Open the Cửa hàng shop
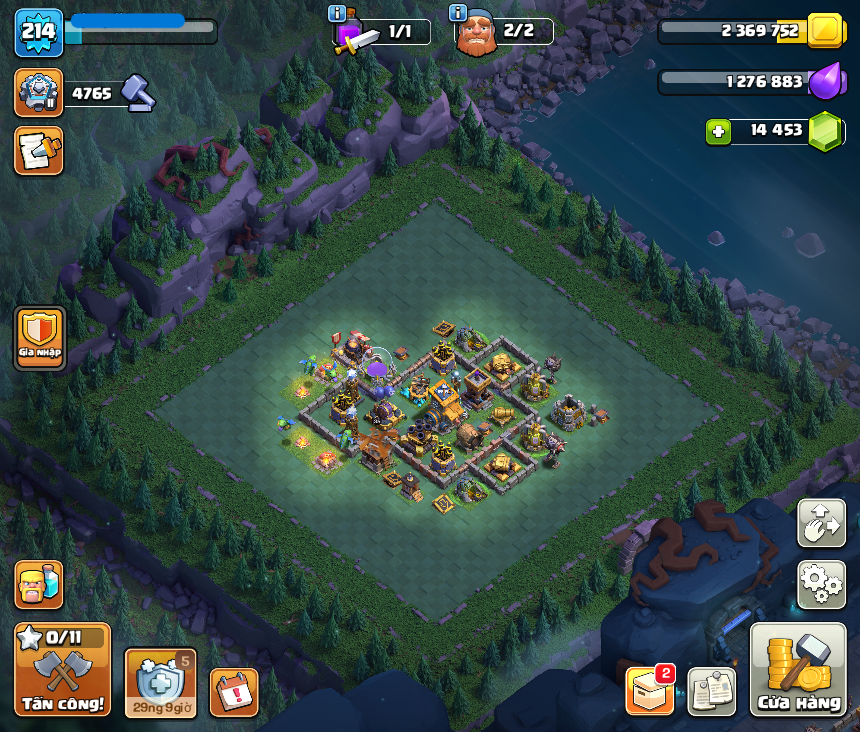 pos(798,670)
